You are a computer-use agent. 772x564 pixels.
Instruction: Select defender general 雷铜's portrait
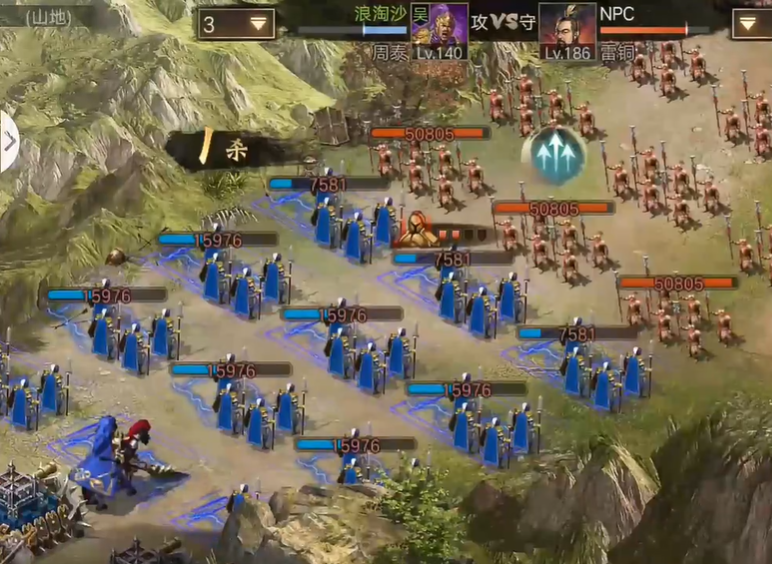pyautogui.click(x=567, y=30)
